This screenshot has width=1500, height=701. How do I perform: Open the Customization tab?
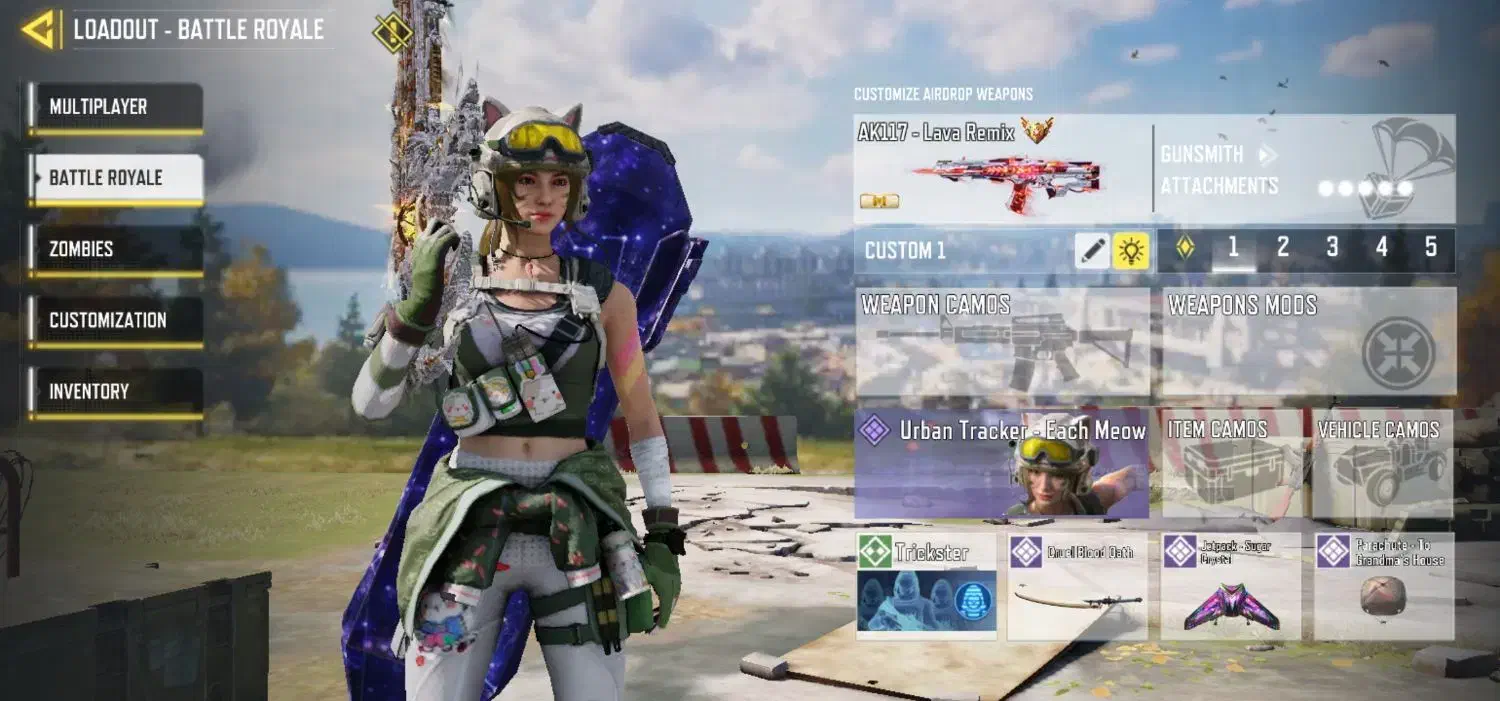click(x=116, y=320)
